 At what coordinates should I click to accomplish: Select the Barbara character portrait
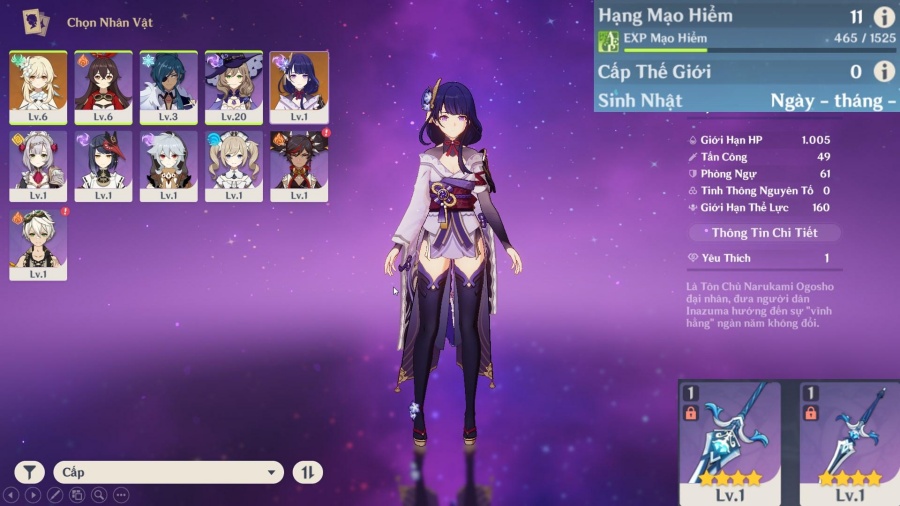click(234, 165)
